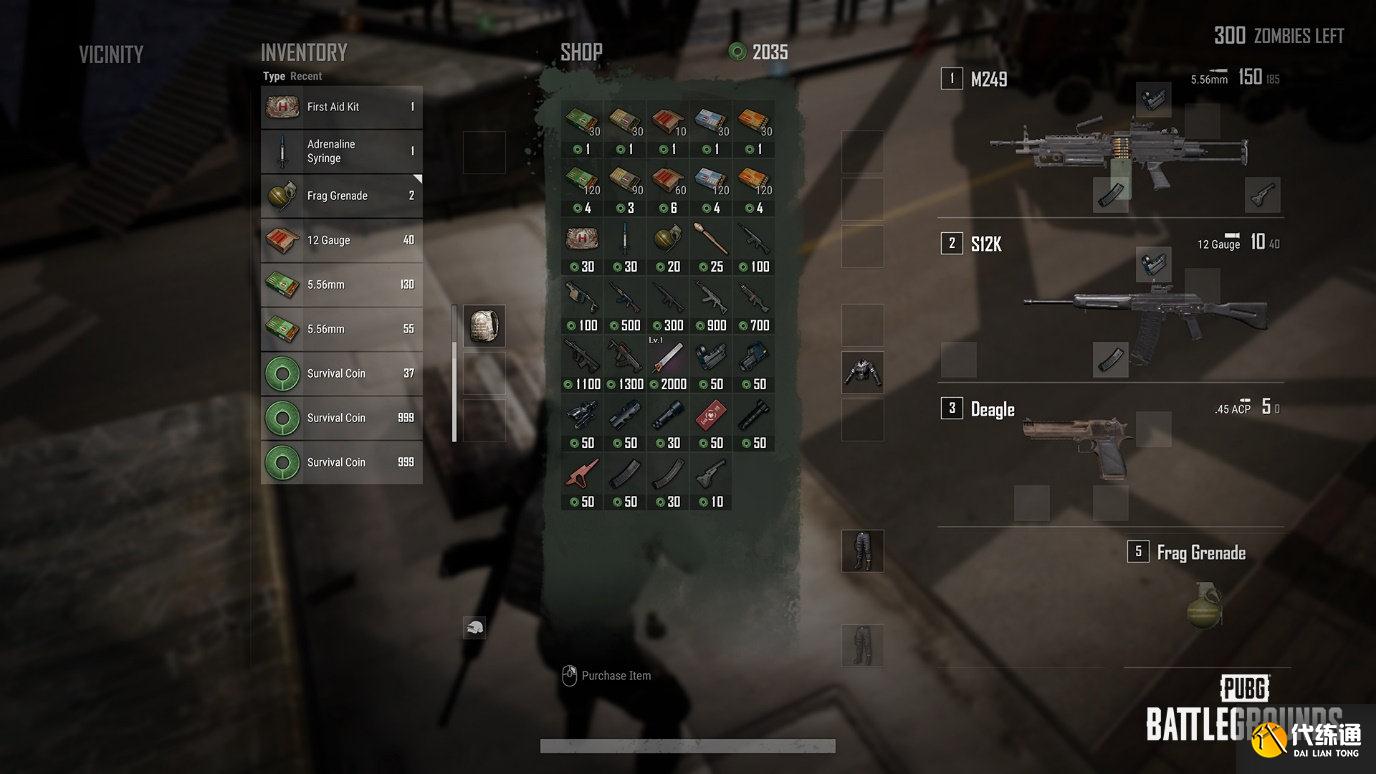The height and width of the screenshot is (774, 1376).
Task: Purchase the 2000-coin Lv.1 machete item
Action: click(667, 364)
